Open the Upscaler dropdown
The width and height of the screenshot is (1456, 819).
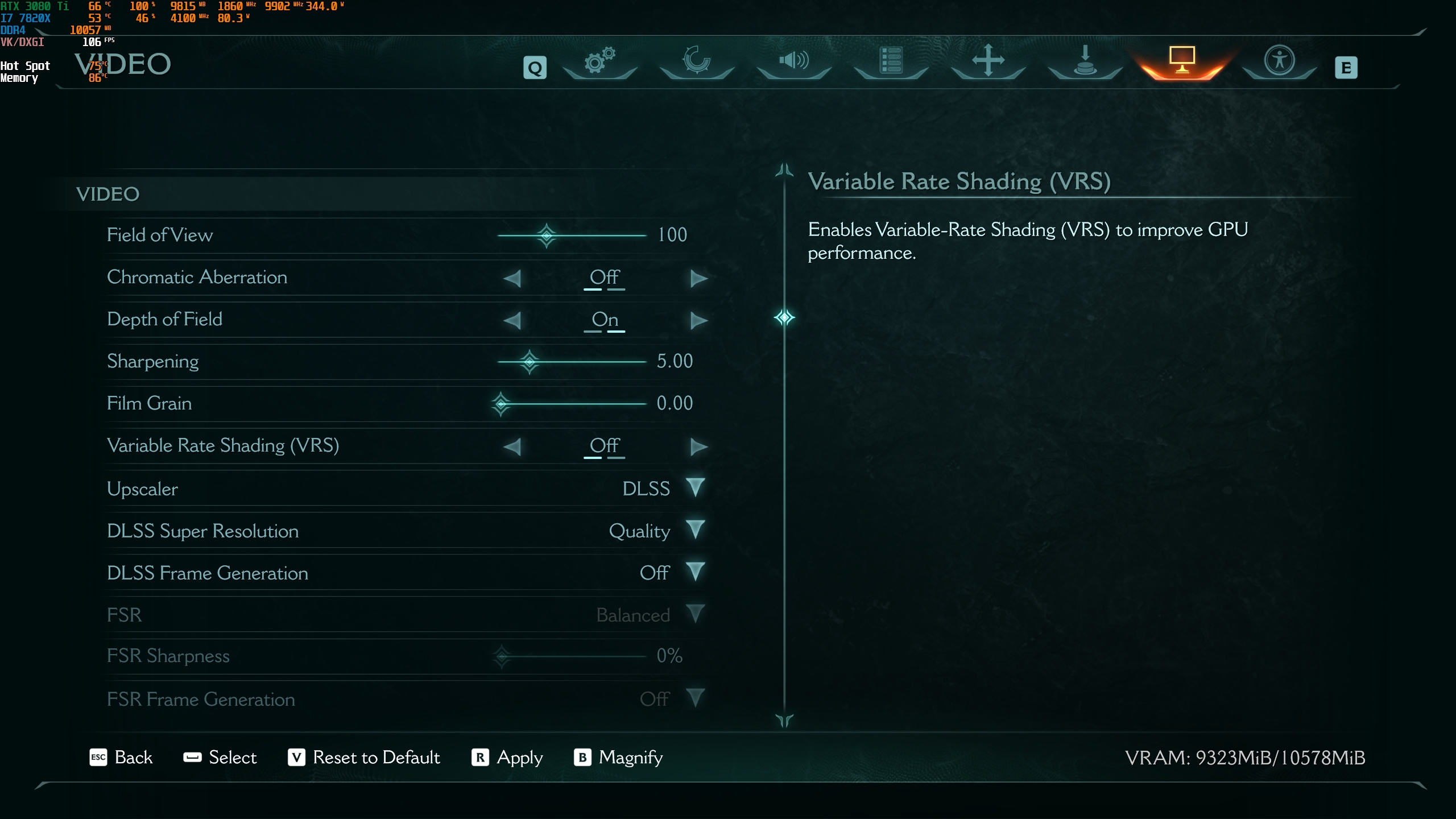point(695,488)
